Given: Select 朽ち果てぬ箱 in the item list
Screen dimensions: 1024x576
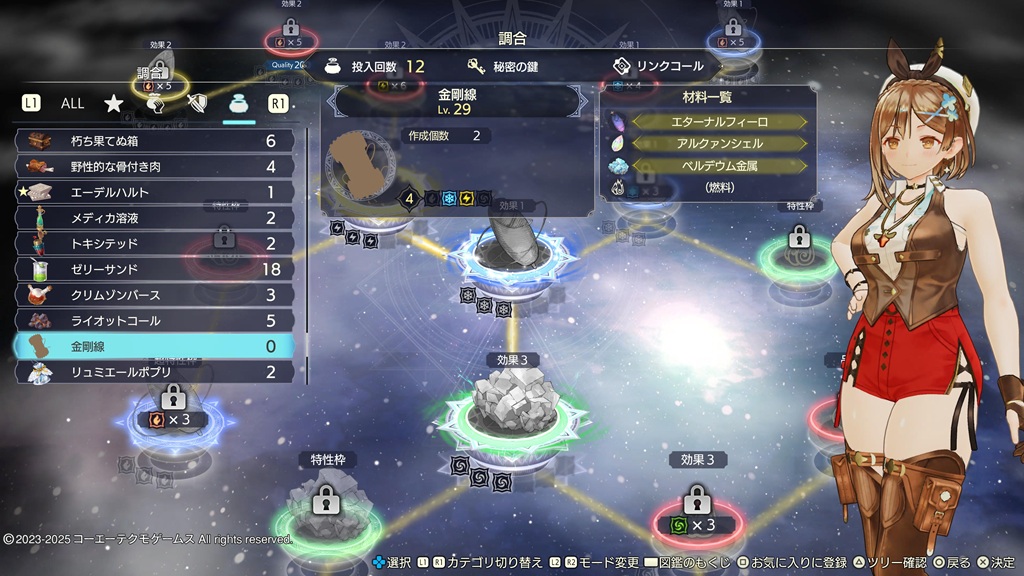Looking at the screenshot, I should 154,141.
